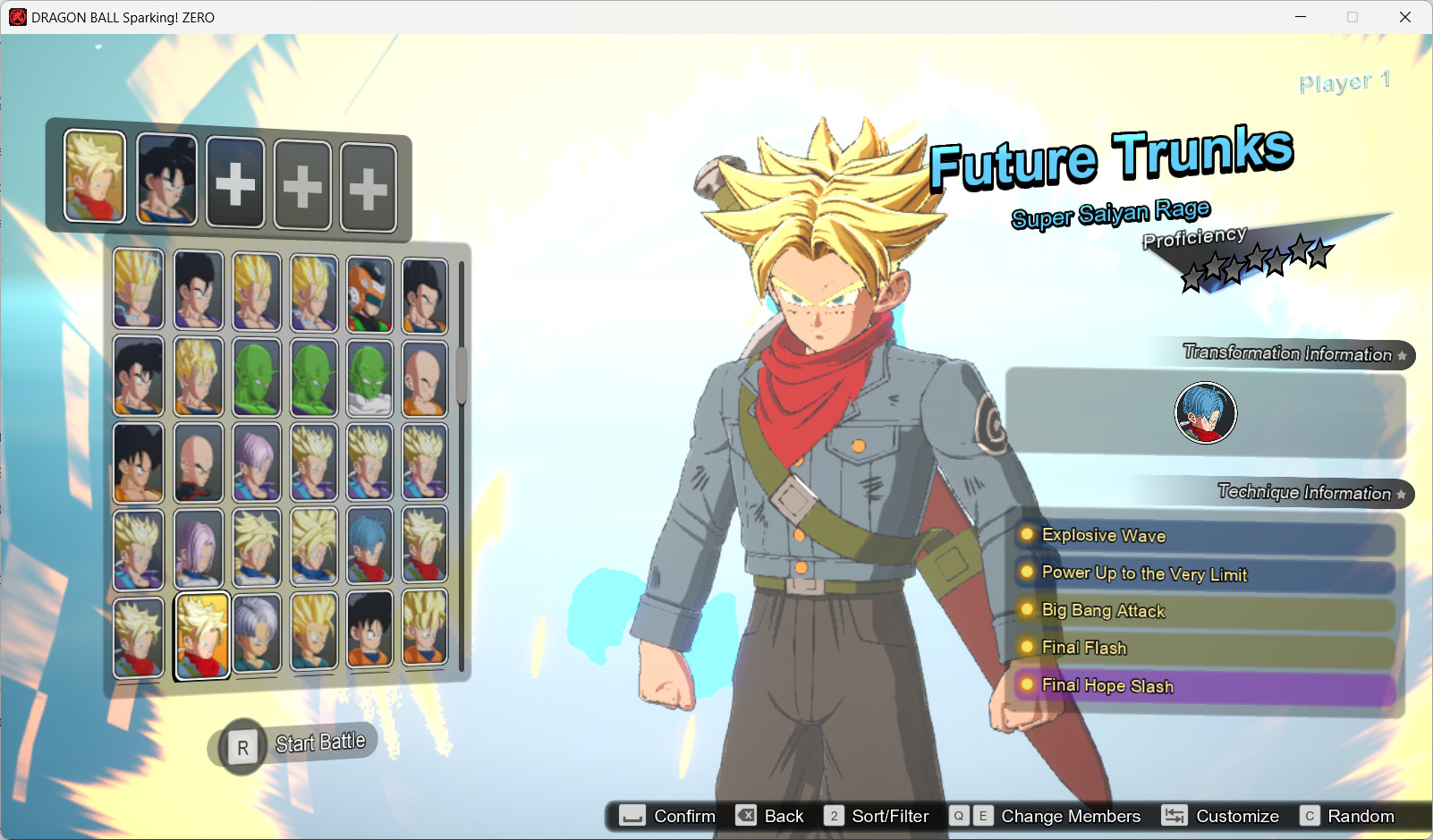Screen dimensions: 1433x840
Task: Click Random to pick a random fighter
Action: (1361, 815)
